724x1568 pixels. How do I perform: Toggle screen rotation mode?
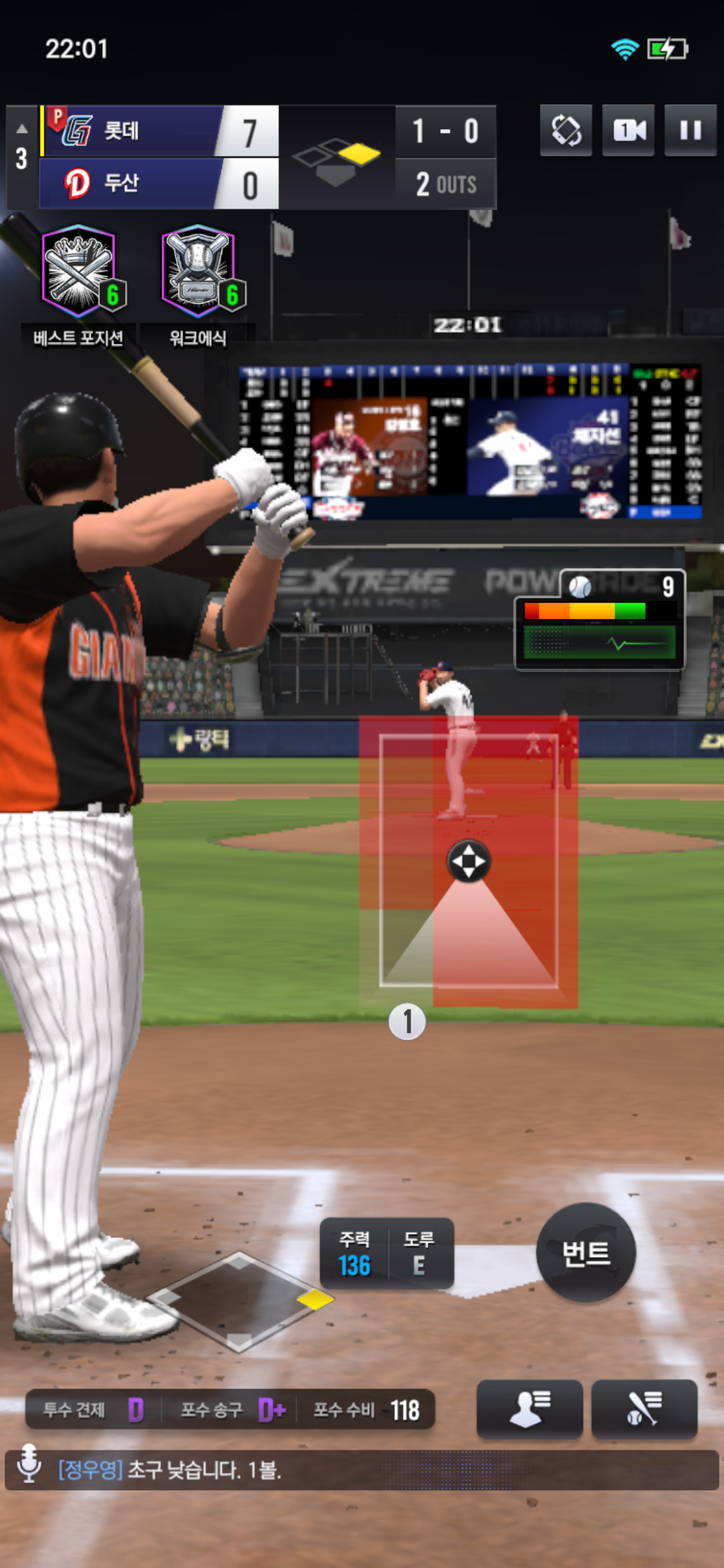pyautogui.click(x=566, y=131)
